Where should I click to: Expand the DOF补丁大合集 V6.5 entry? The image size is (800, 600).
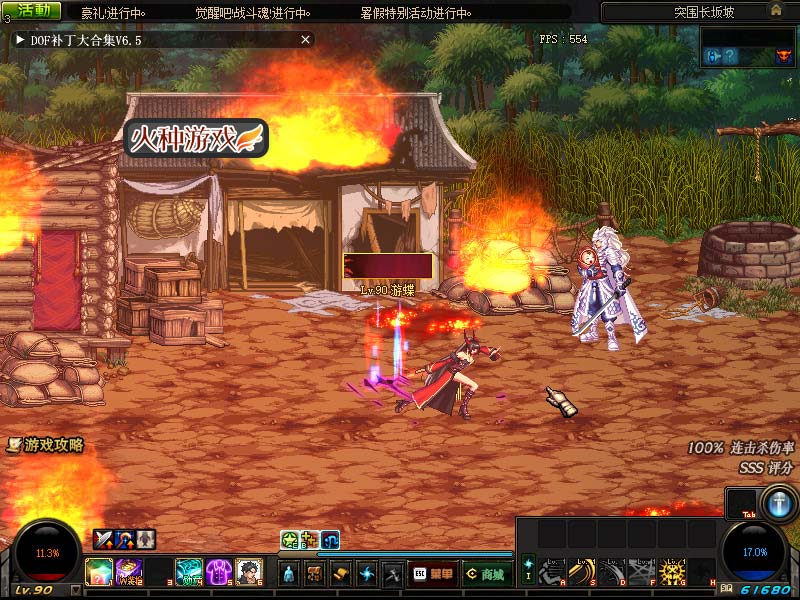coord(20,40)
